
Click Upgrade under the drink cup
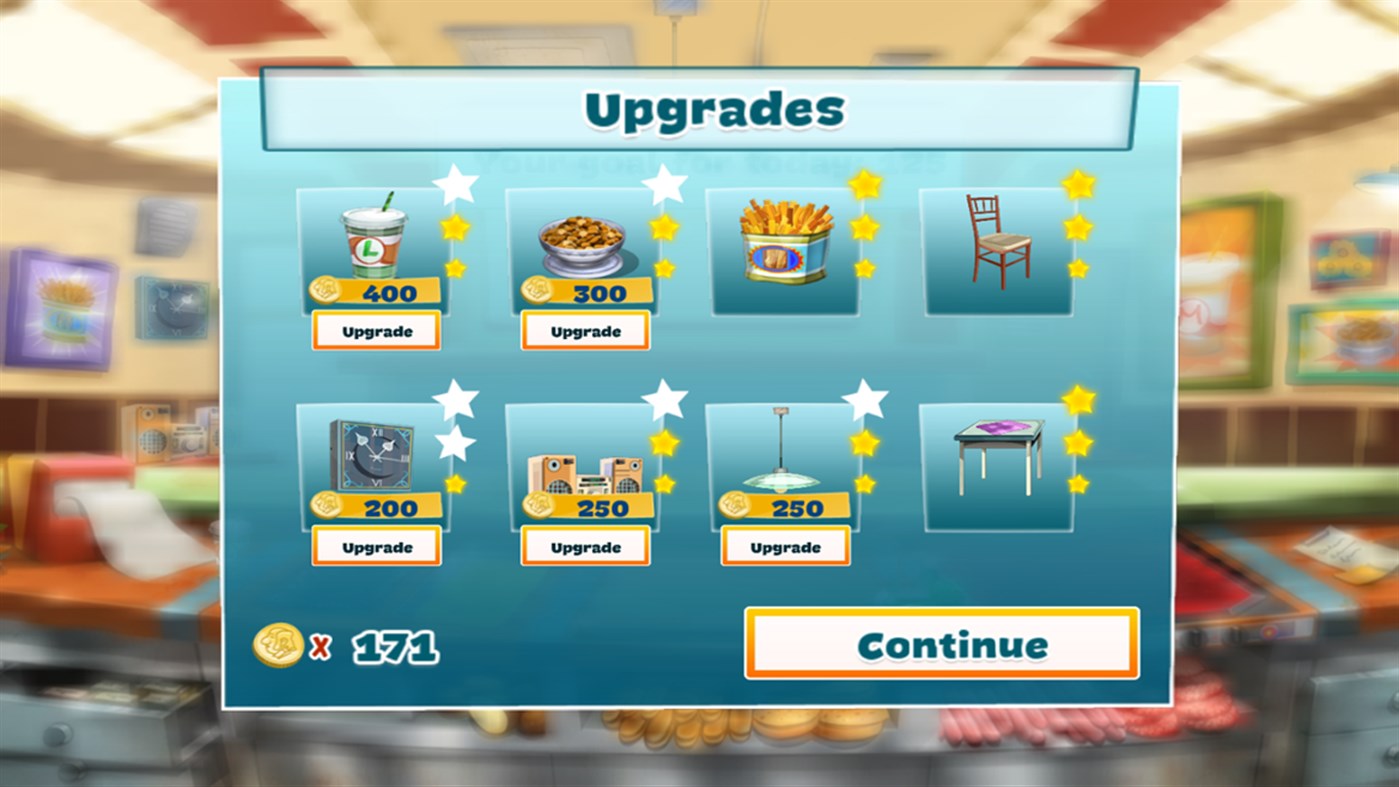point(376,330)
